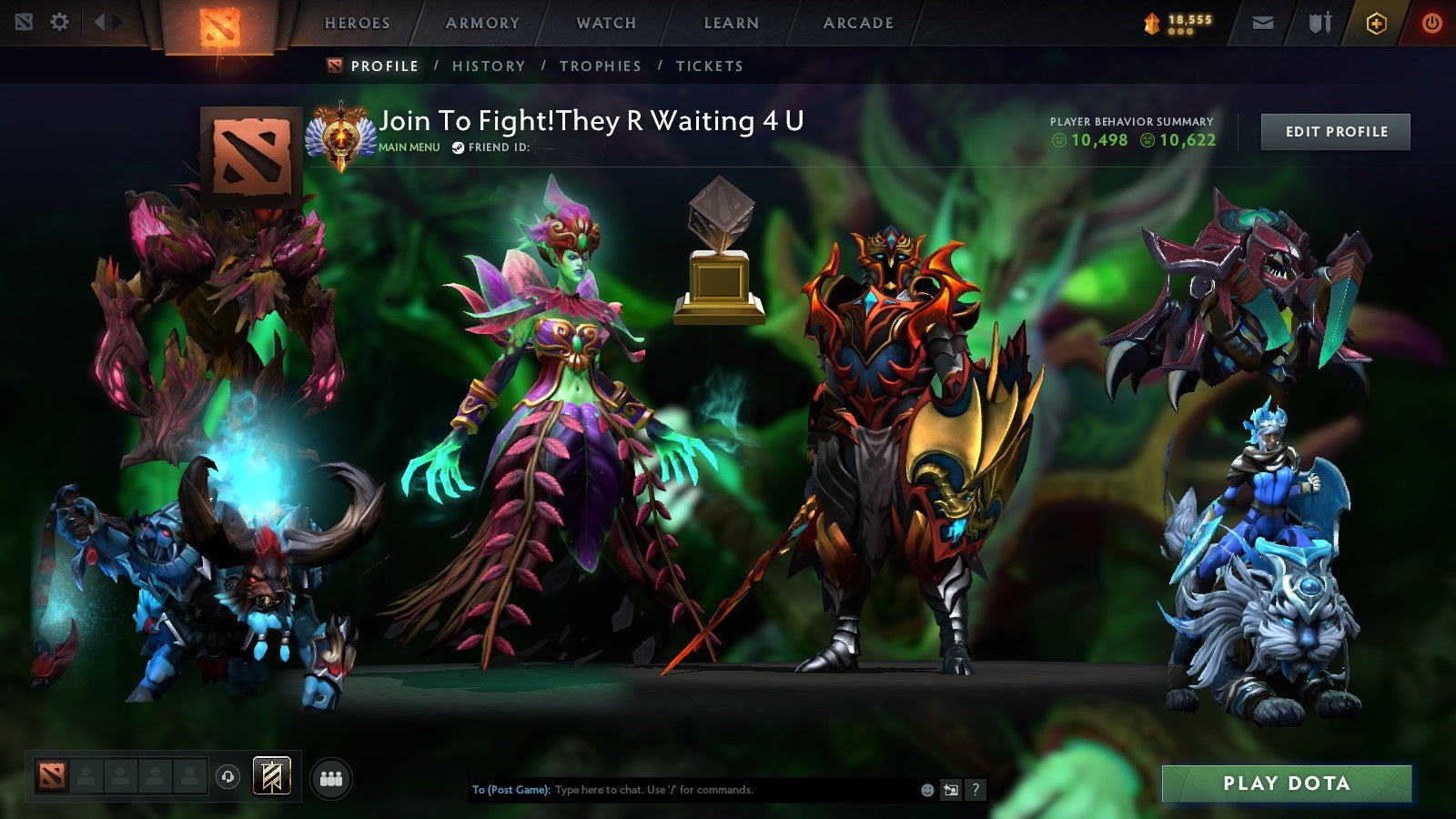Open notifications via the envelope icon
Viewport: 1456px width, 819px height.
pyautogui.click(x=1262, y=23)
